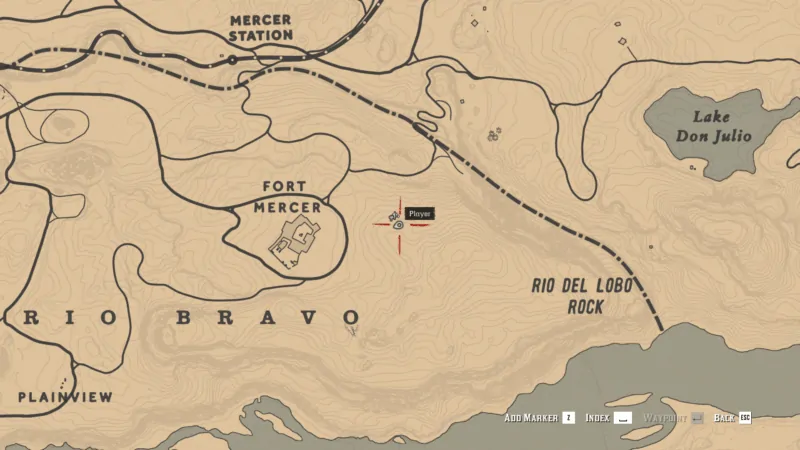This screenshot has width=800, height=450.
Task: Go Back from the map
Action: (731, 417)
